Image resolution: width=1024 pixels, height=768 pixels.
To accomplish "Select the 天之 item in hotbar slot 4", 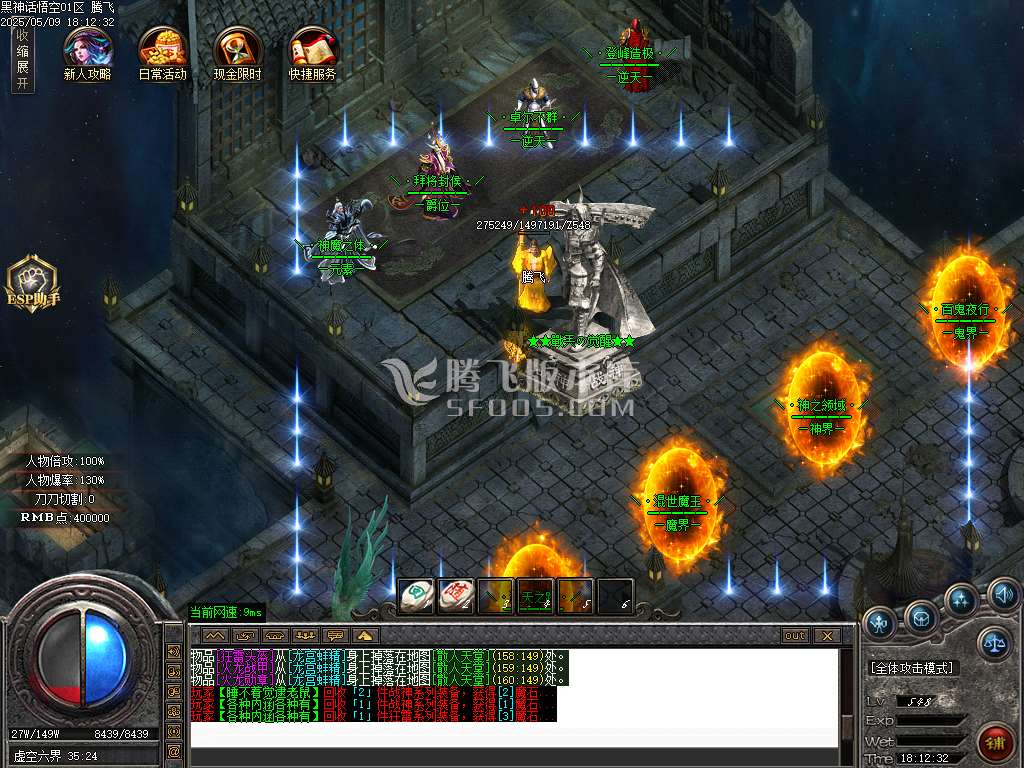I will point(535,595).
